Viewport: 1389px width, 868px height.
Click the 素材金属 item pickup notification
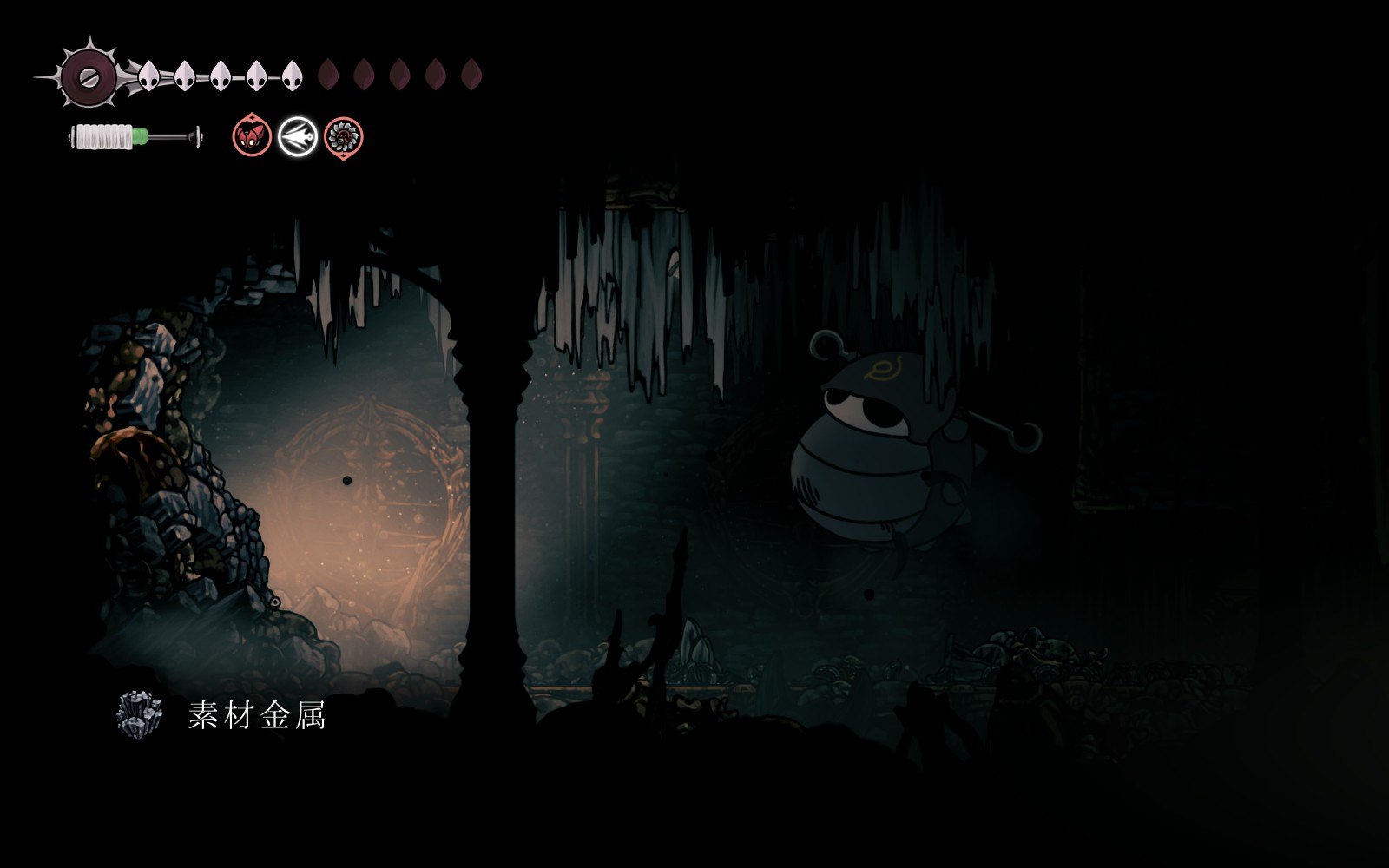223,715
